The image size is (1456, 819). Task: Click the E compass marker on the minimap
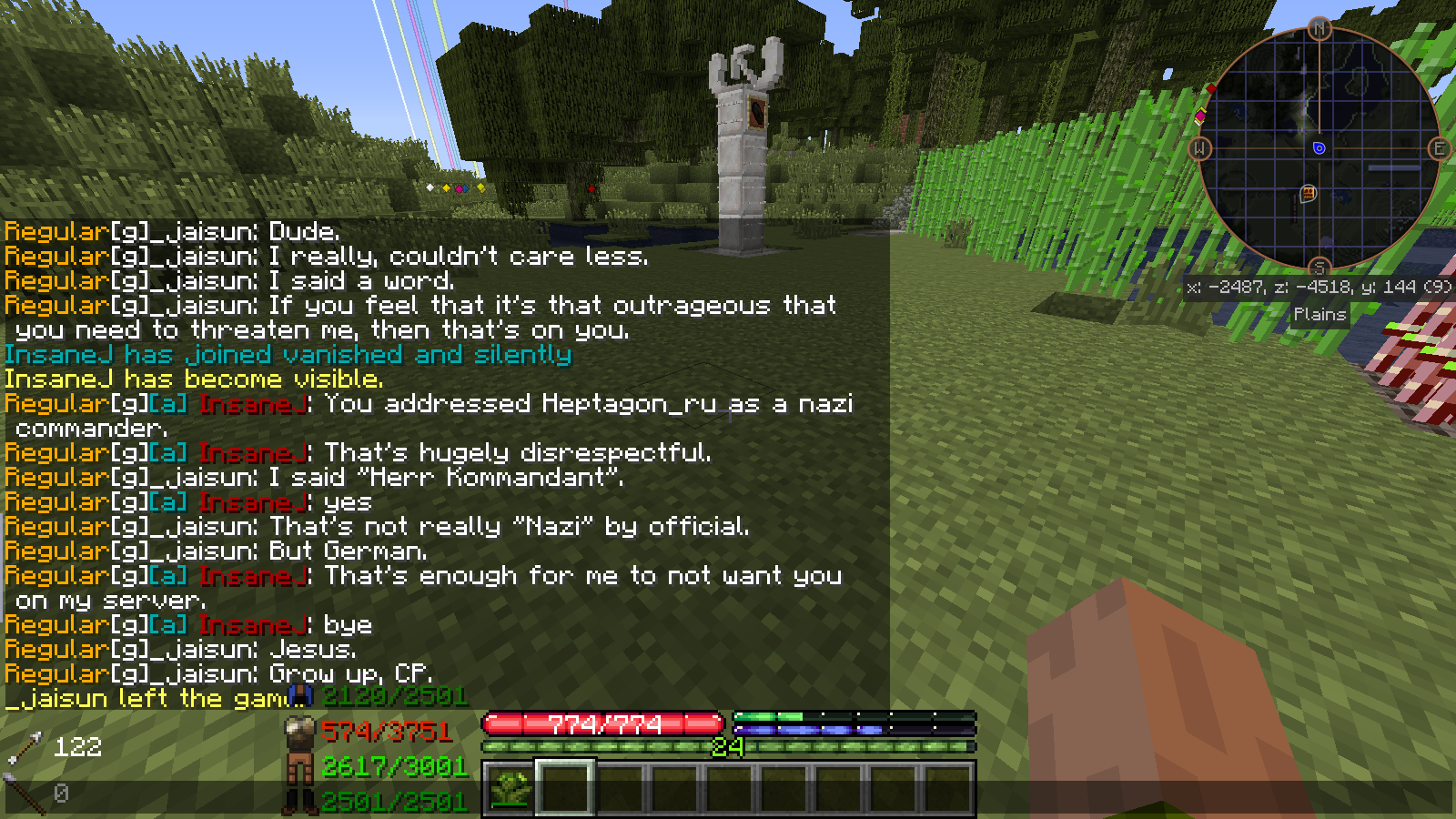[1439, 148]
